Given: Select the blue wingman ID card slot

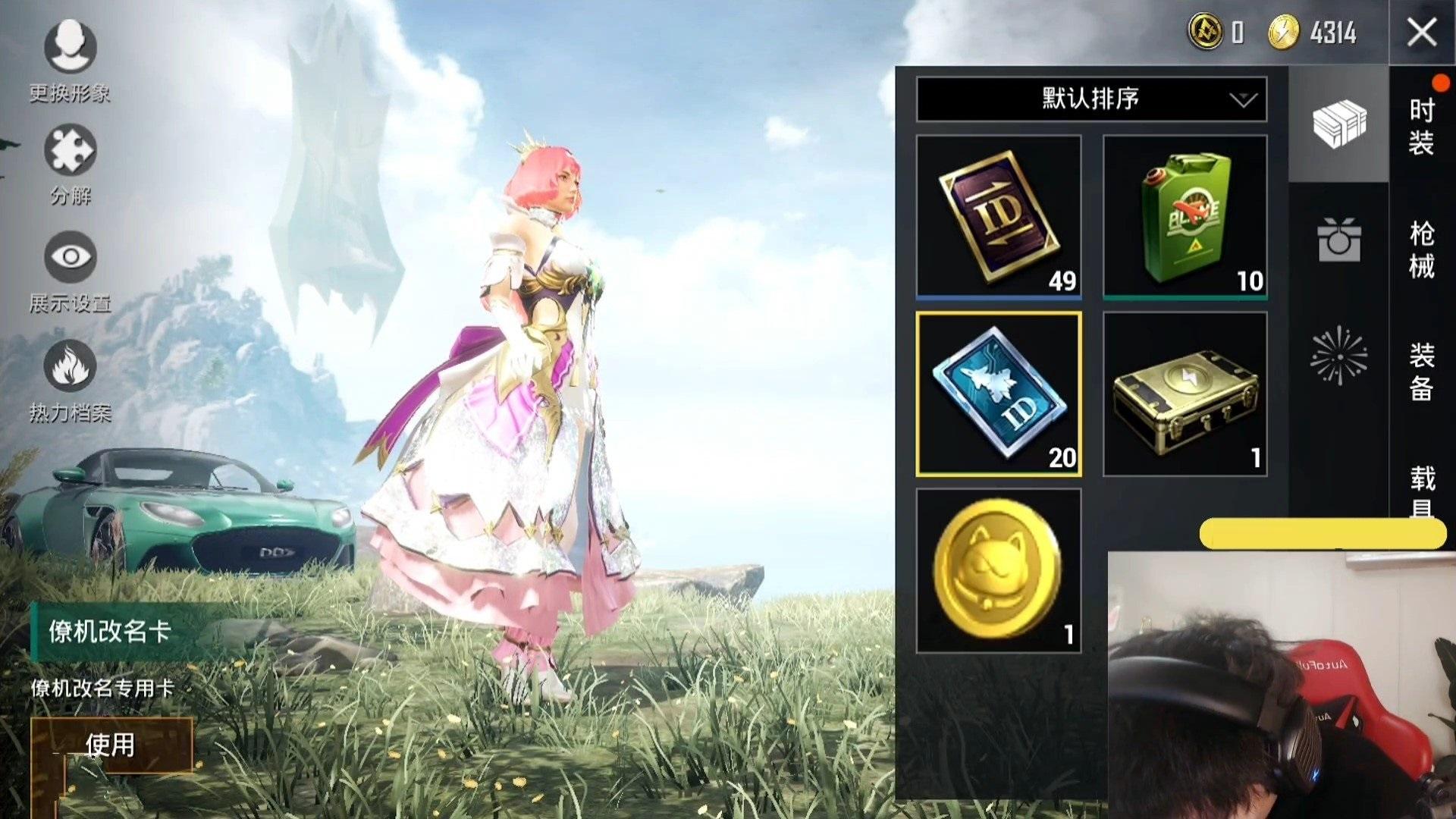Looking at the screenshot, I should point(999,394).
